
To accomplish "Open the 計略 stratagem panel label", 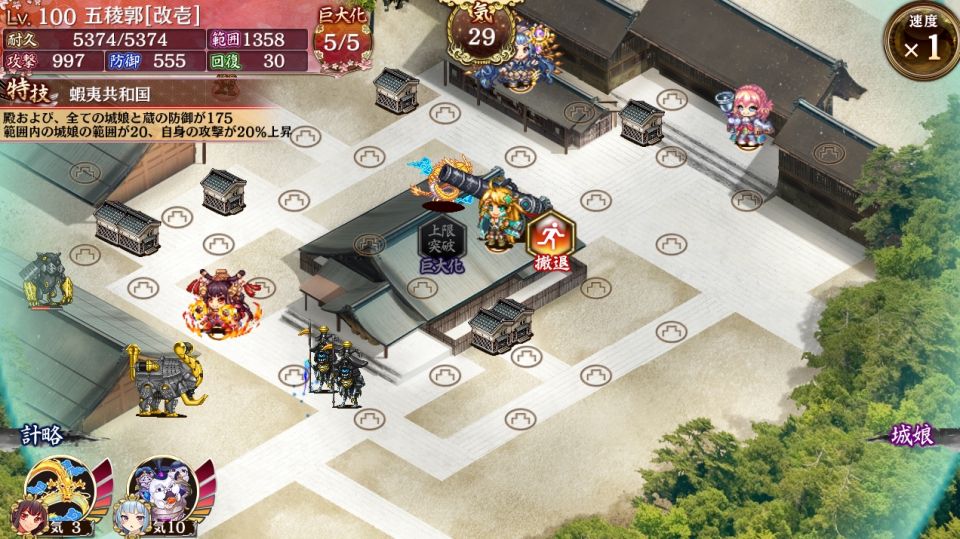I will tap(43, 435).
